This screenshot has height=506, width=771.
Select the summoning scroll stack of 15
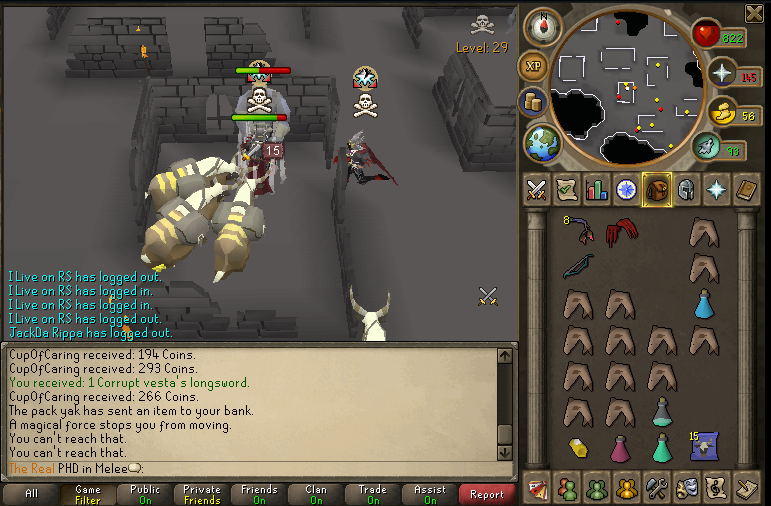click(x=704, y=445)
